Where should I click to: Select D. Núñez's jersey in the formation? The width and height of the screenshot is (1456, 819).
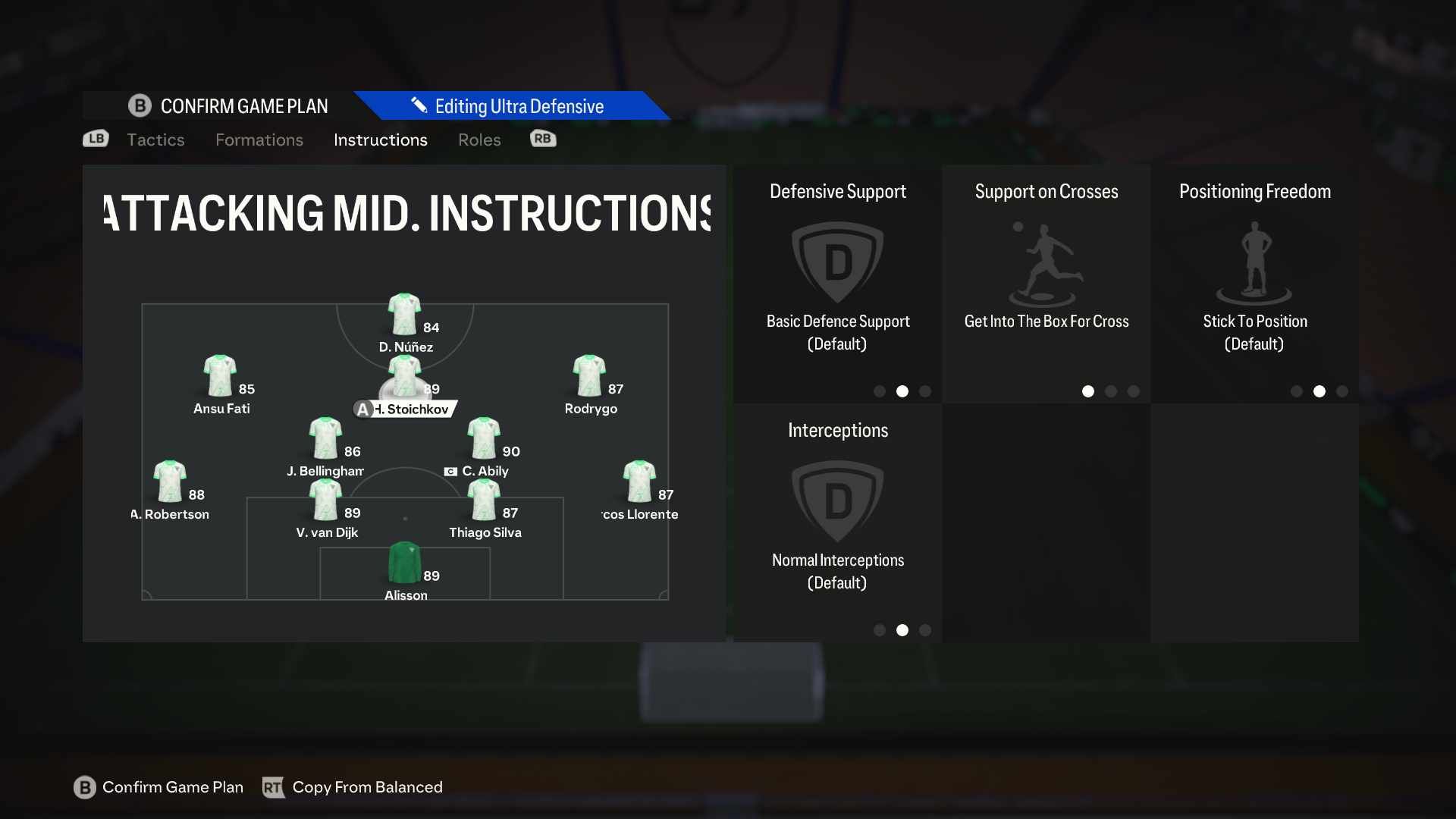[x=405, y=314]
